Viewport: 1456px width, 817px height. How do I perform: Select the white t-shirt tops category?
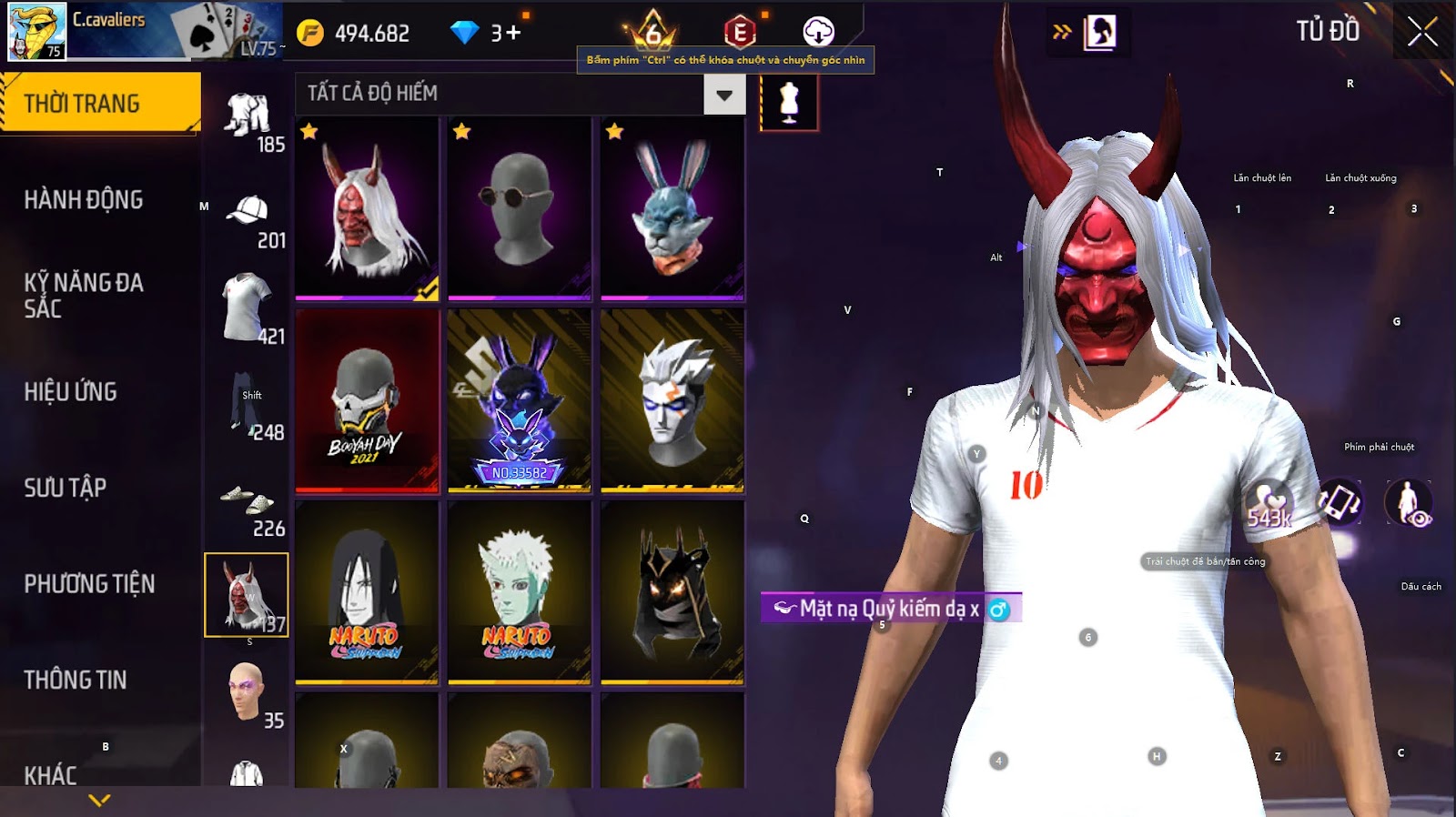[x=248, y=309]
